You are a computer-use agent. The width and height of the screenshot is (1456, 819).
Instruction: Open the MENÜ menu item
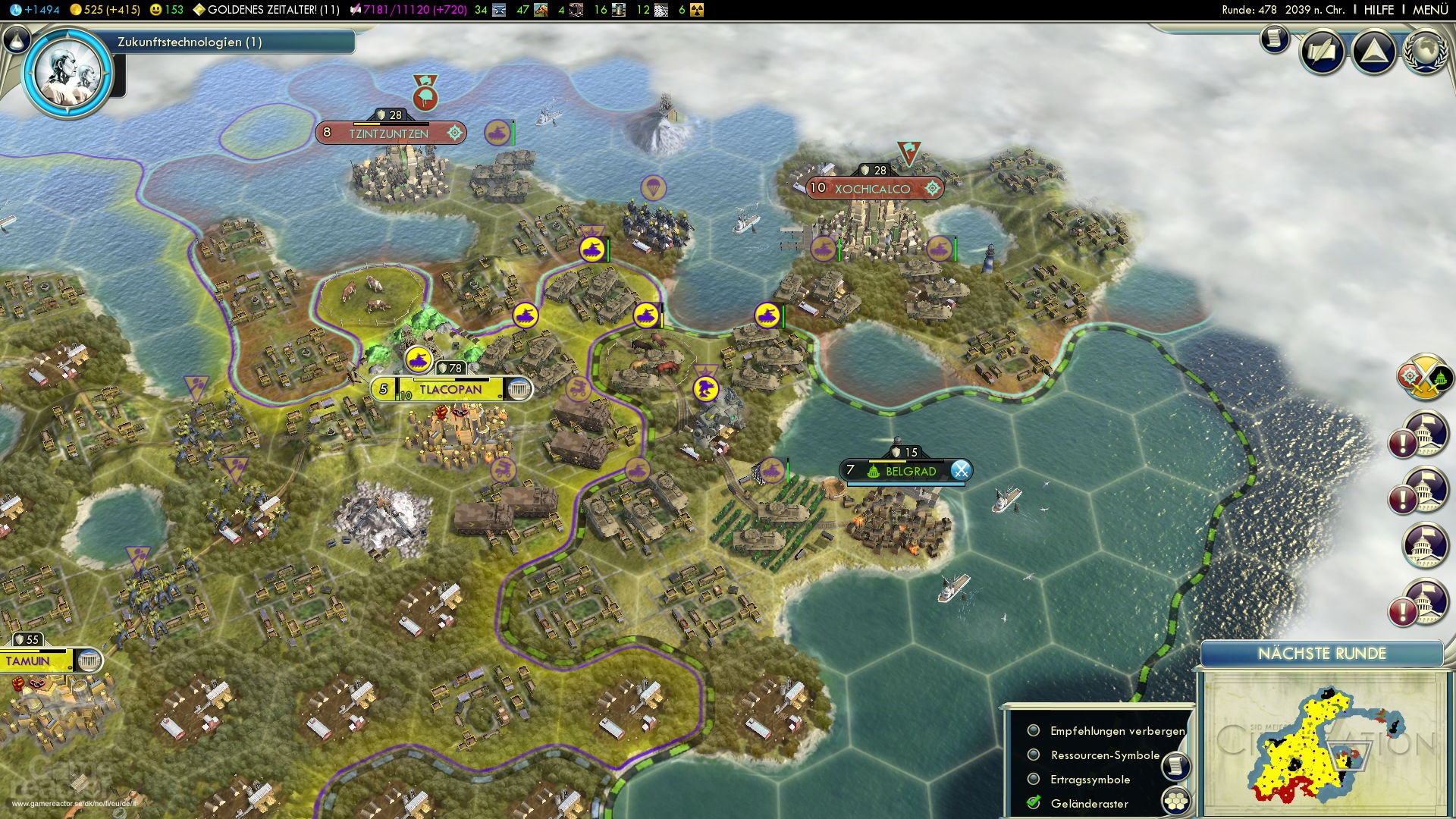click(1429, 11)
